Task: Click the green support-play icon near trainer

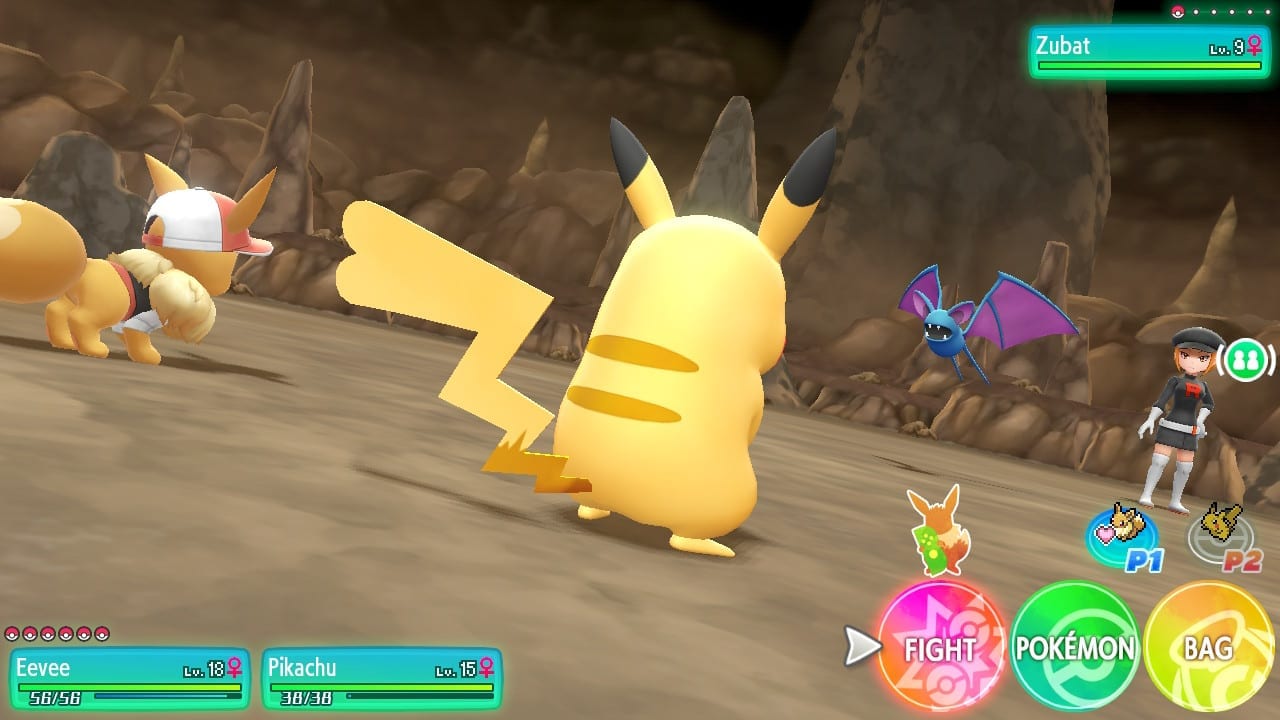Action: [x=1246, y=360]
